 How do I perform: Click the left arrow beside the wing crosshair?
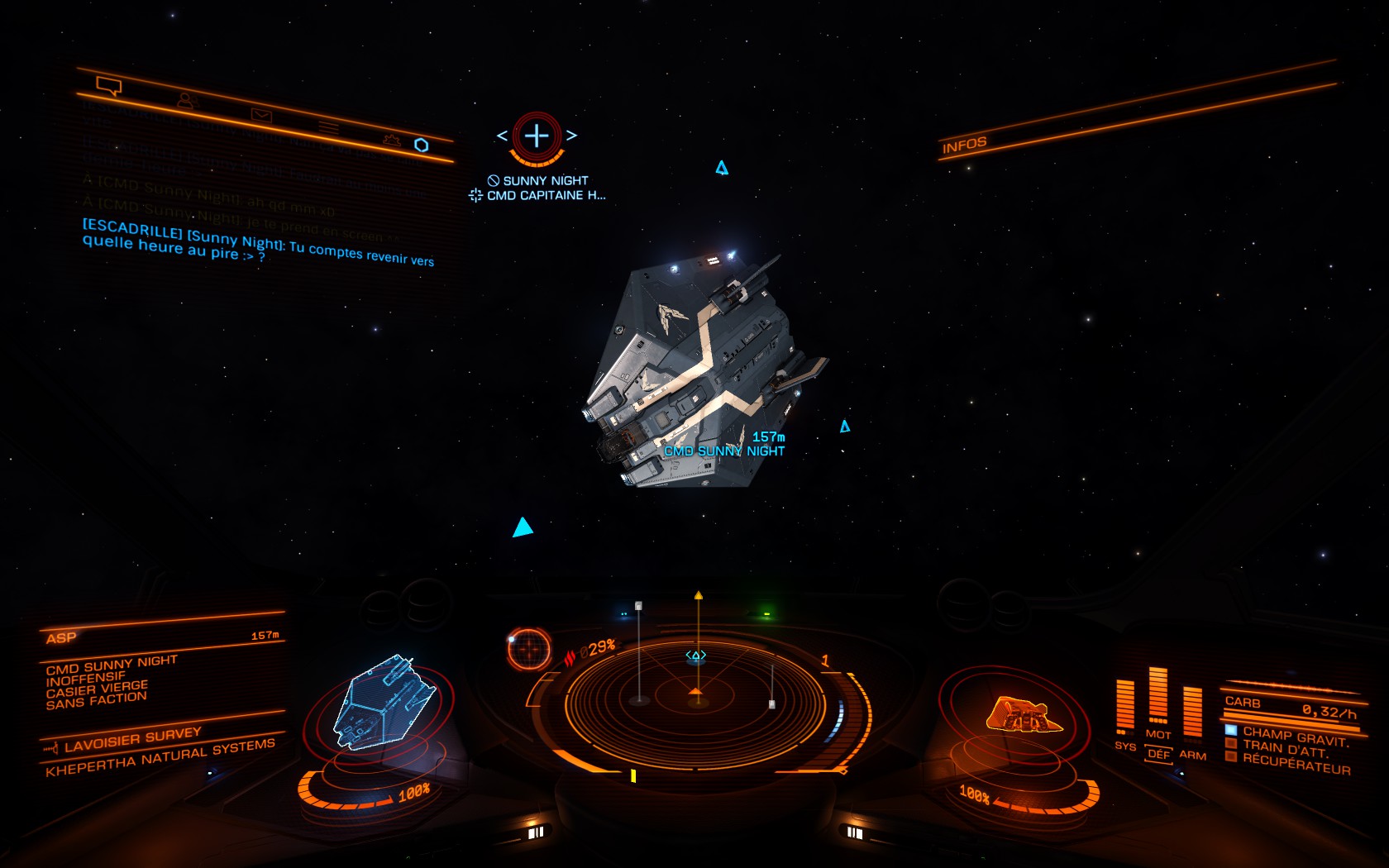pos(502,136)
